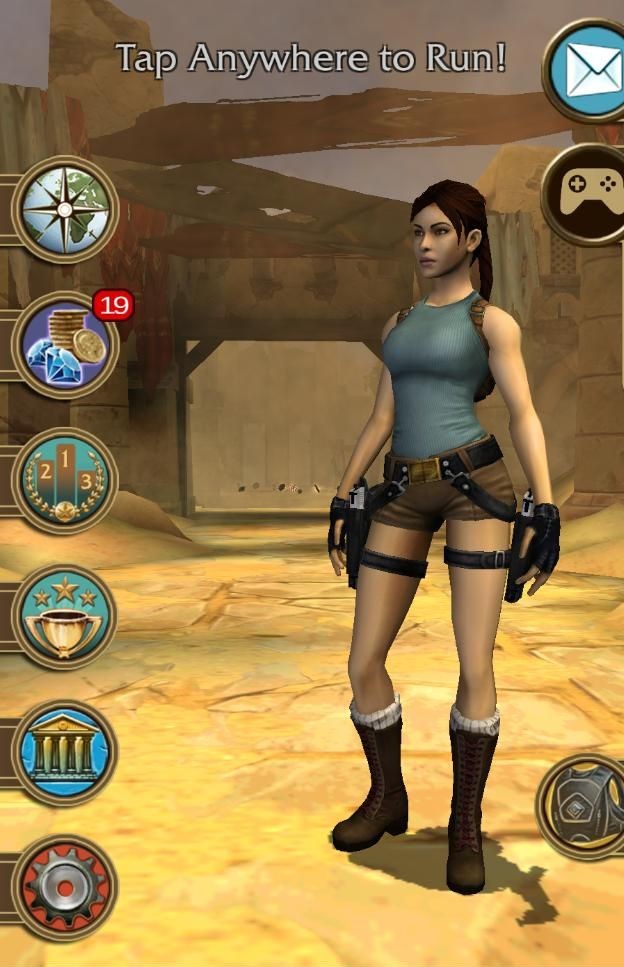View the leaderboard podium rankings
This screenshot has height=967, width=624.
pyautogui.click(x=65, y=481)
